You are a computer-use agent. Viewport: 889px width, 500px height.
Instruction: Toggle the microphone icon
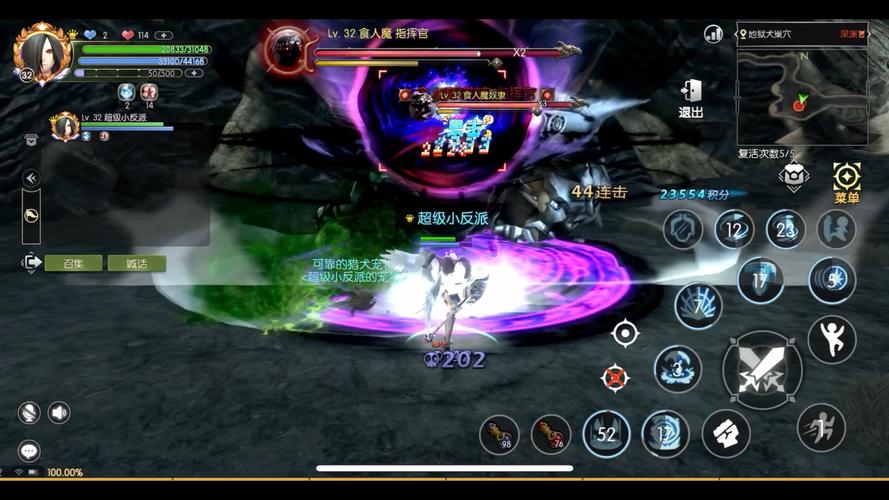tap(29, 412)
